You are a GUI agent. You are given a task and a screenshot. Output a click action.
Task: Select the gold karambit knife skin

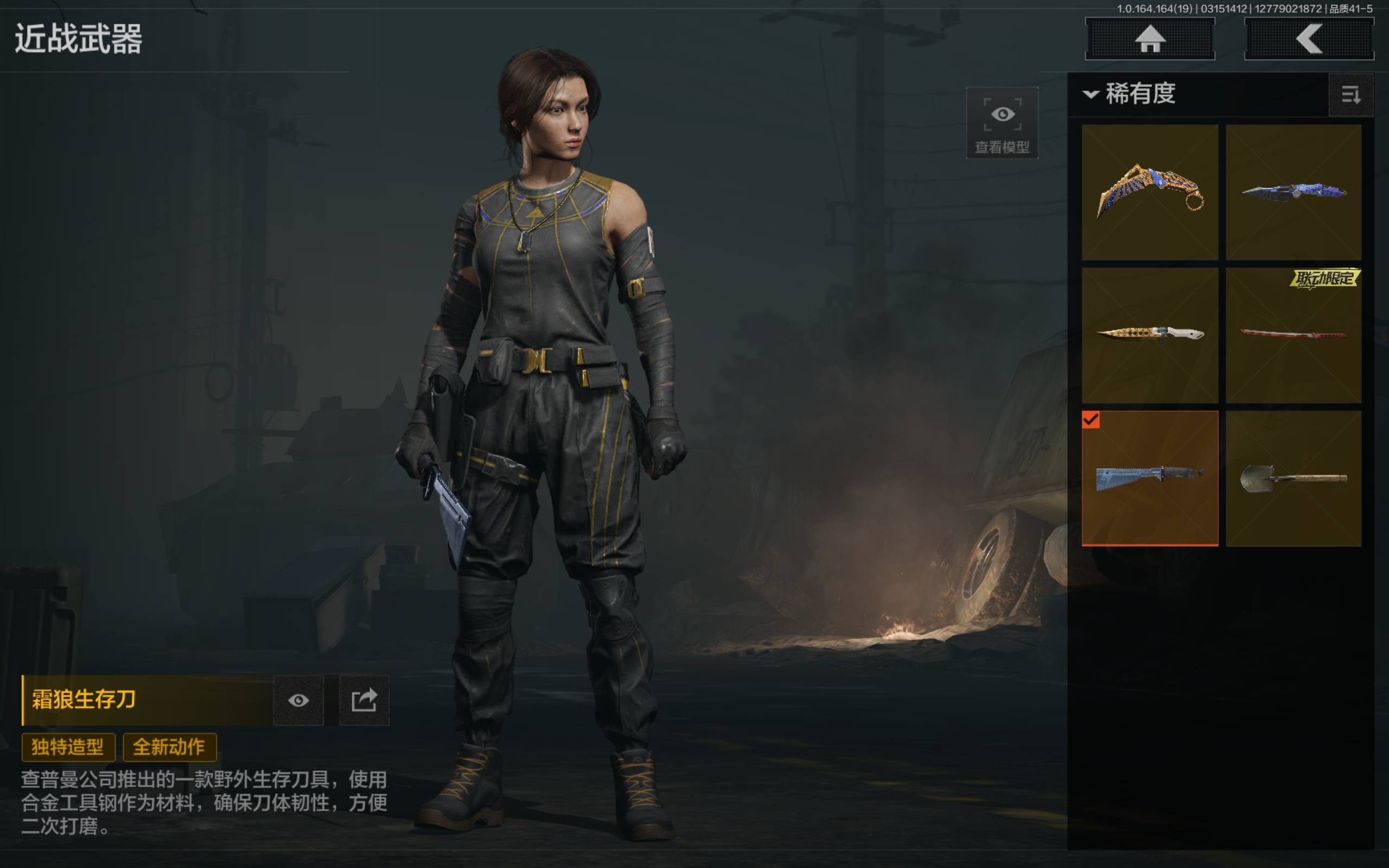[x=1149, y=192]
